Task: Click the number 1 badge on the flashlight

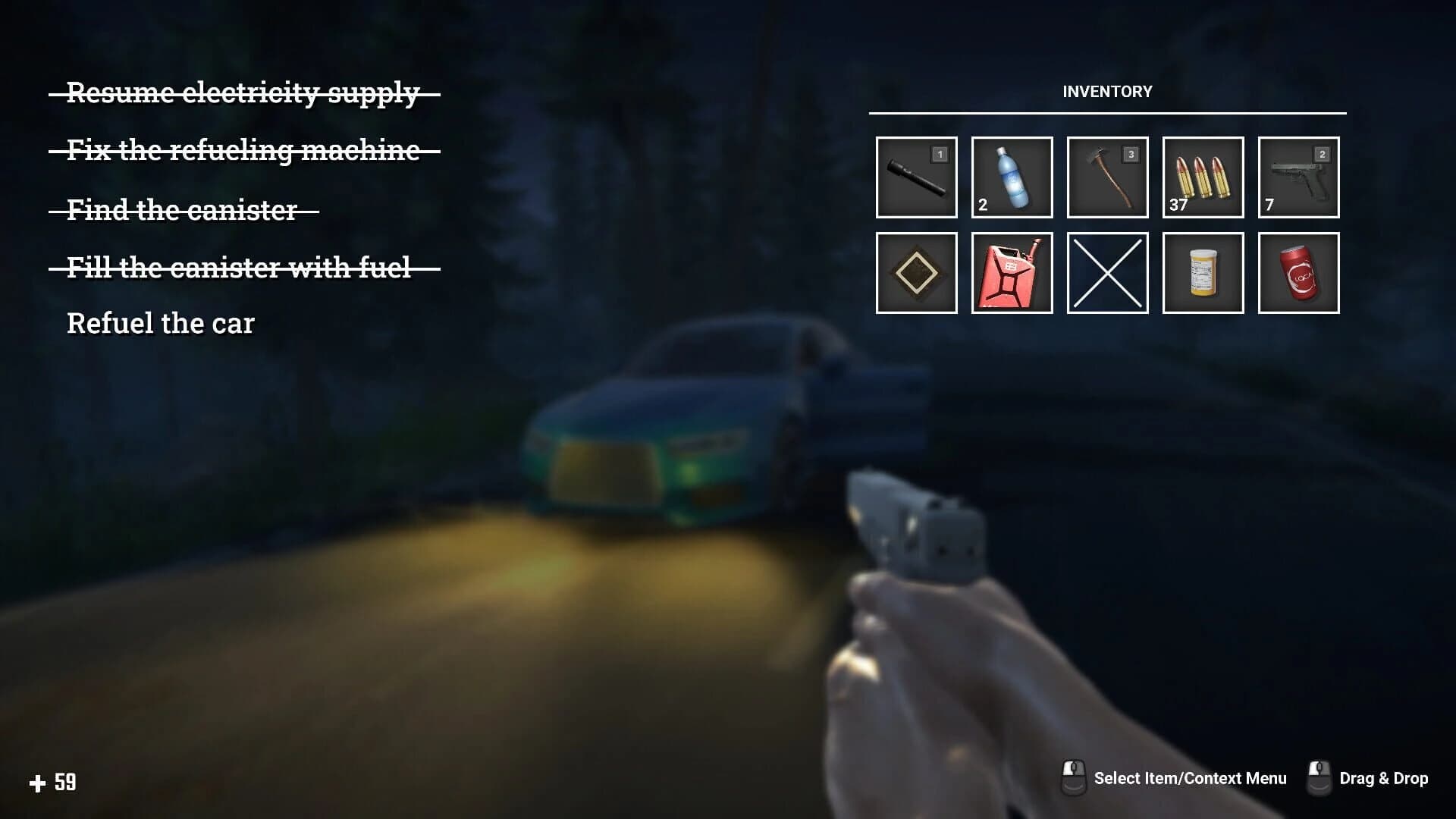Action: (939, 154)
